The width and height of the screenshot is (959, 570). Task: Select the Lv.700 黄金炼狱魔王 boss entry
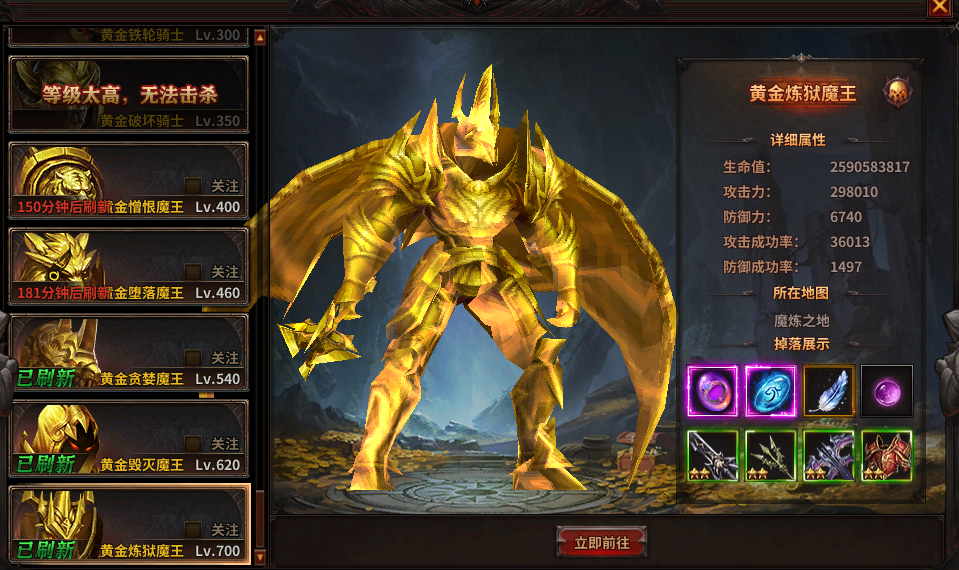click(128, 525)
